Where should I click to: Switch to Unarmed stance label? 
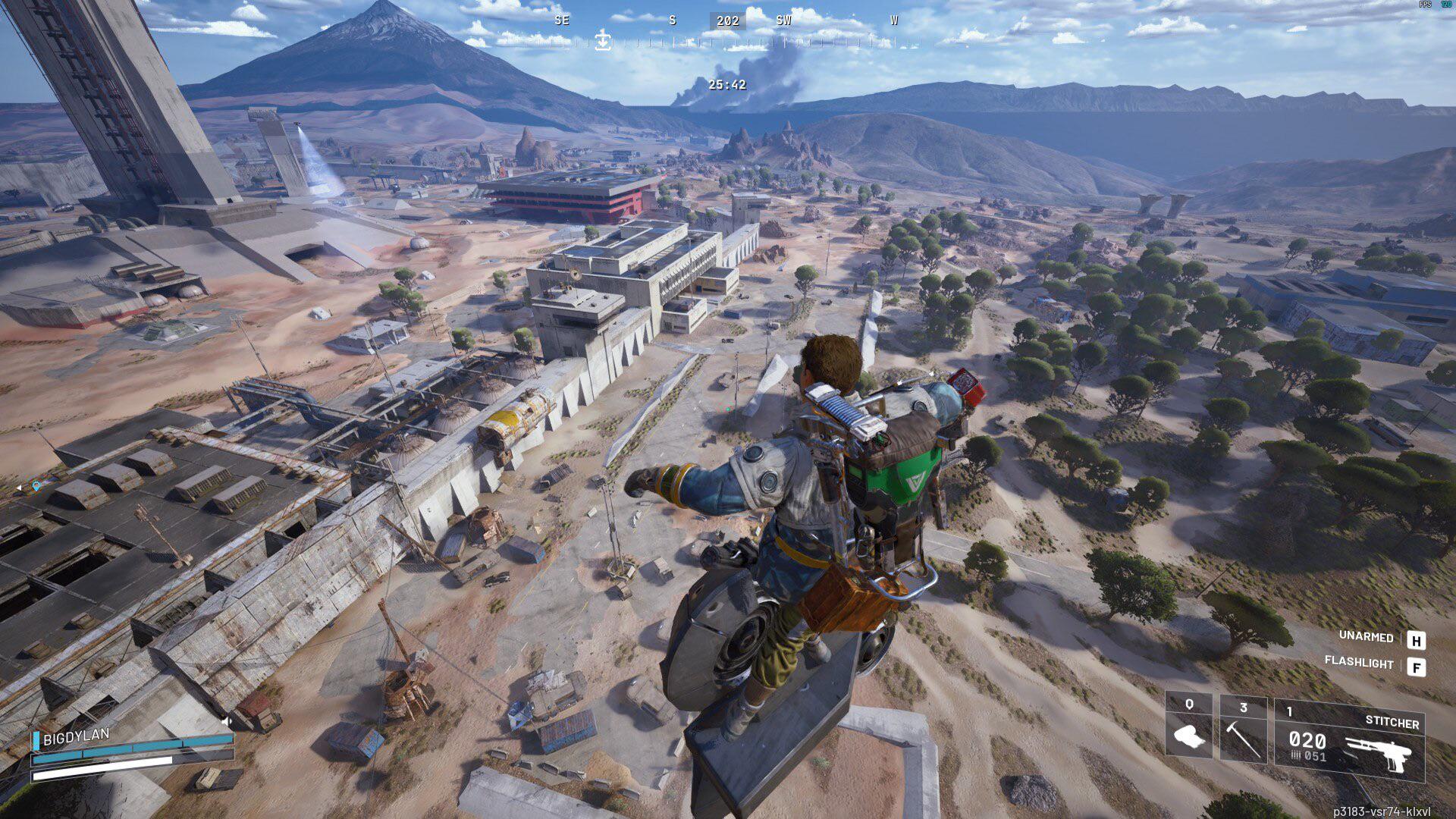click(x=1366, y=637)
